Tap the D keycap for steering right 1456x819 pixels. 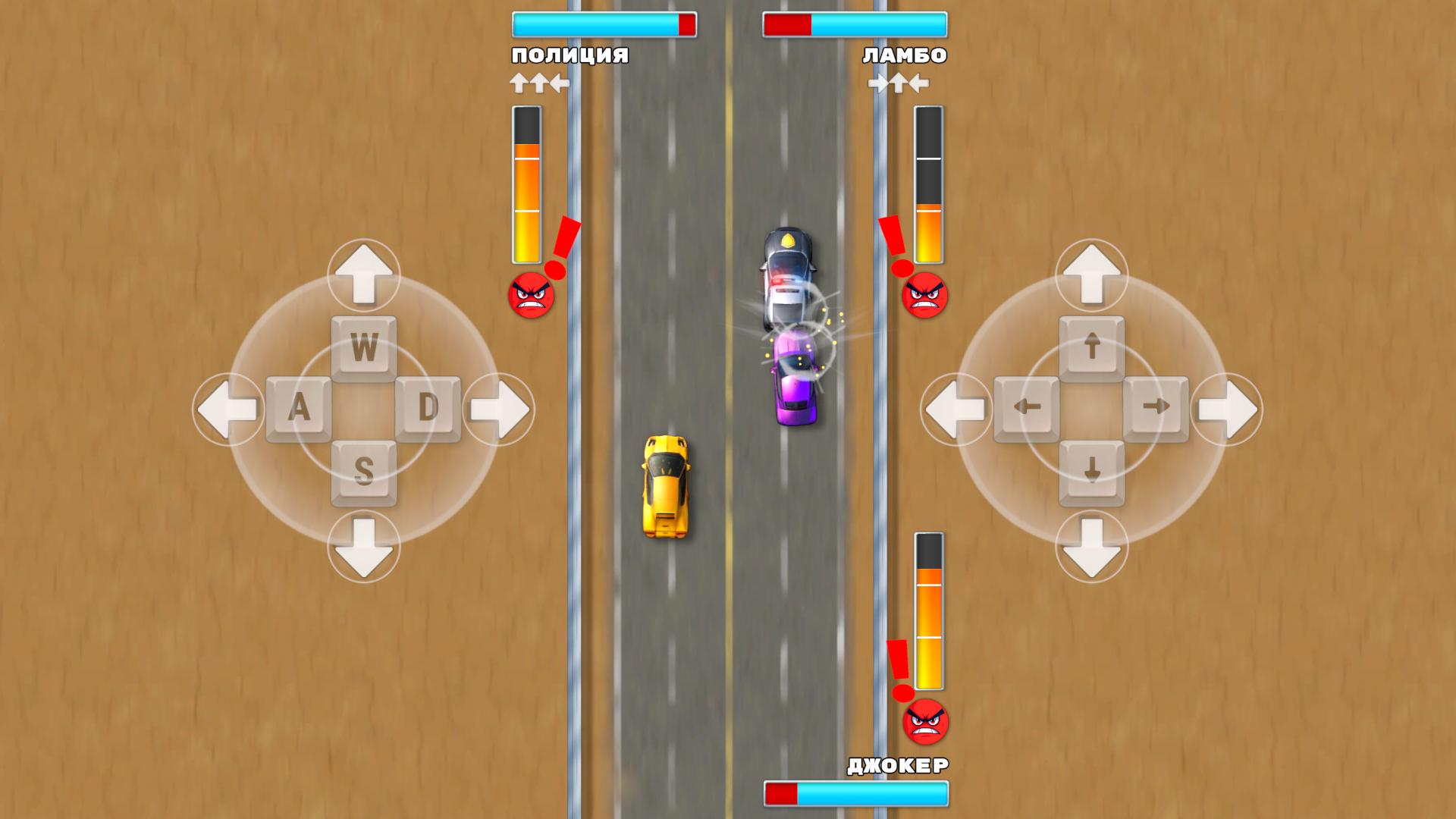(429, 408)
